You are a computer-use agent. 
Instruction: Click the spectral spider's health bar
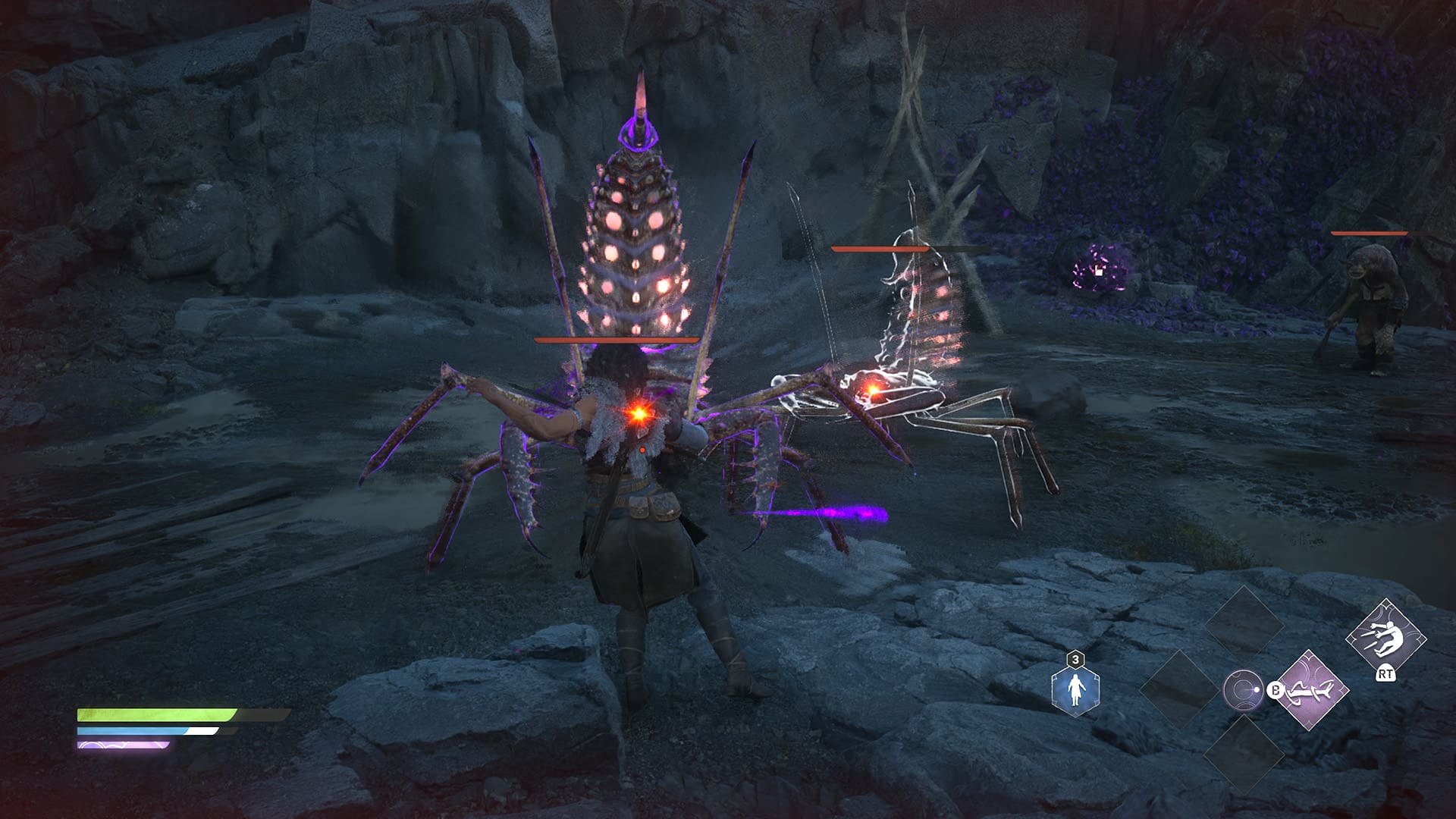click(880, 249)
